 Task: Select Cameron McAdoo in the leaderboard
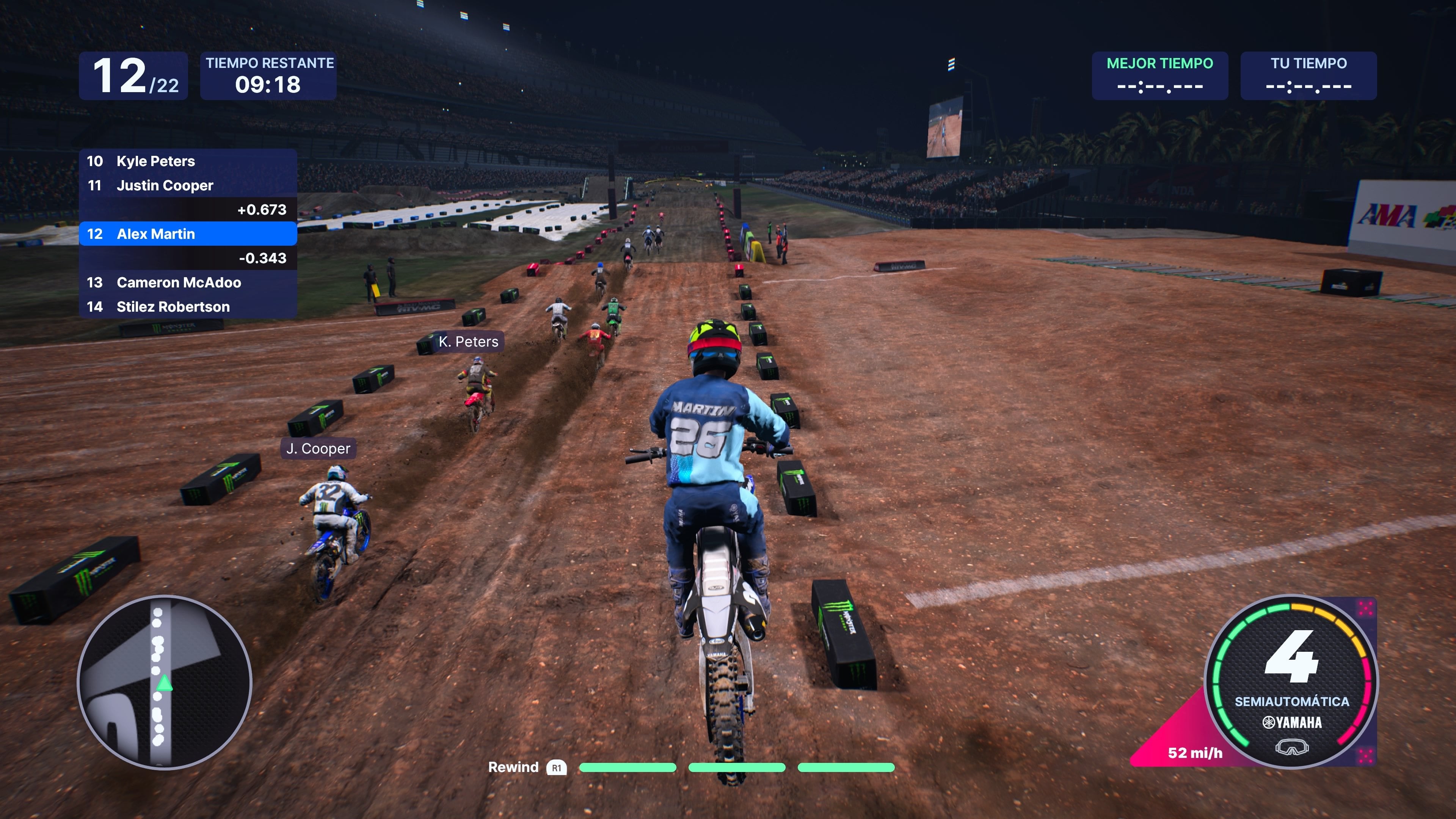point(188,282)
